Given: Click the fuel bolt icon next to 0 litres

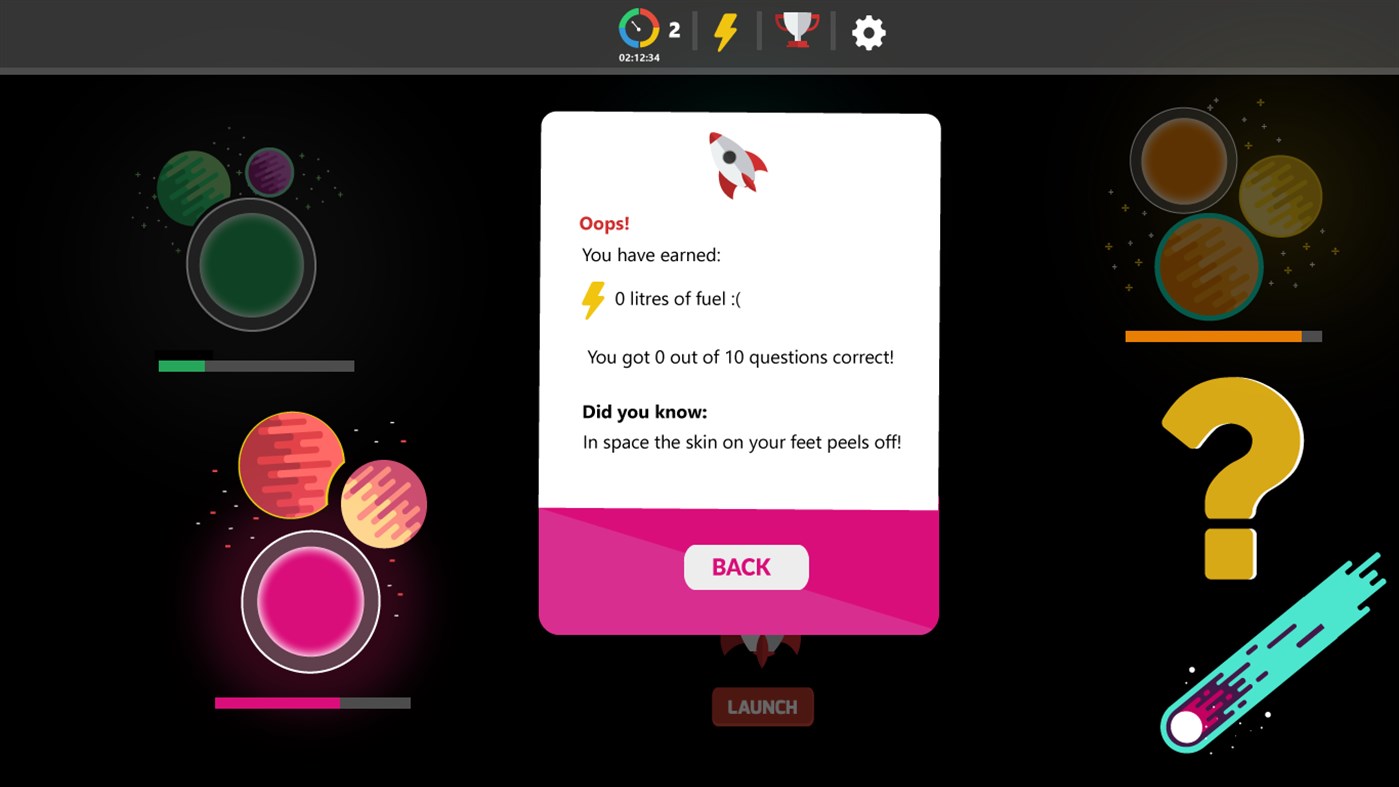Looking at the screenshot, I should pos(592,298).
